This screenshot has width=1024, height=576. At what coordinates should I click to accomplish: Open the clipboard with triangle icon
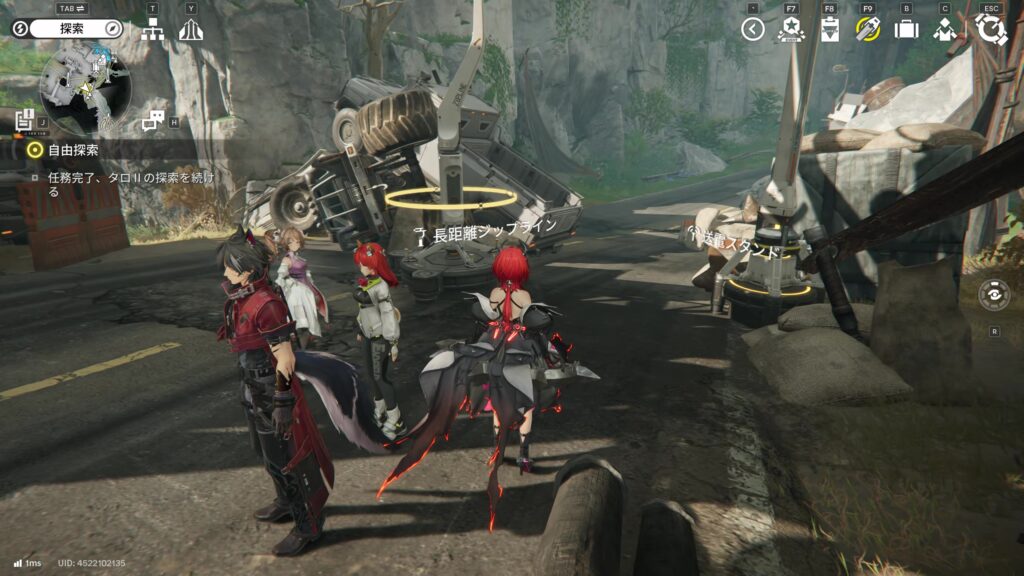(x=829, y=29)
